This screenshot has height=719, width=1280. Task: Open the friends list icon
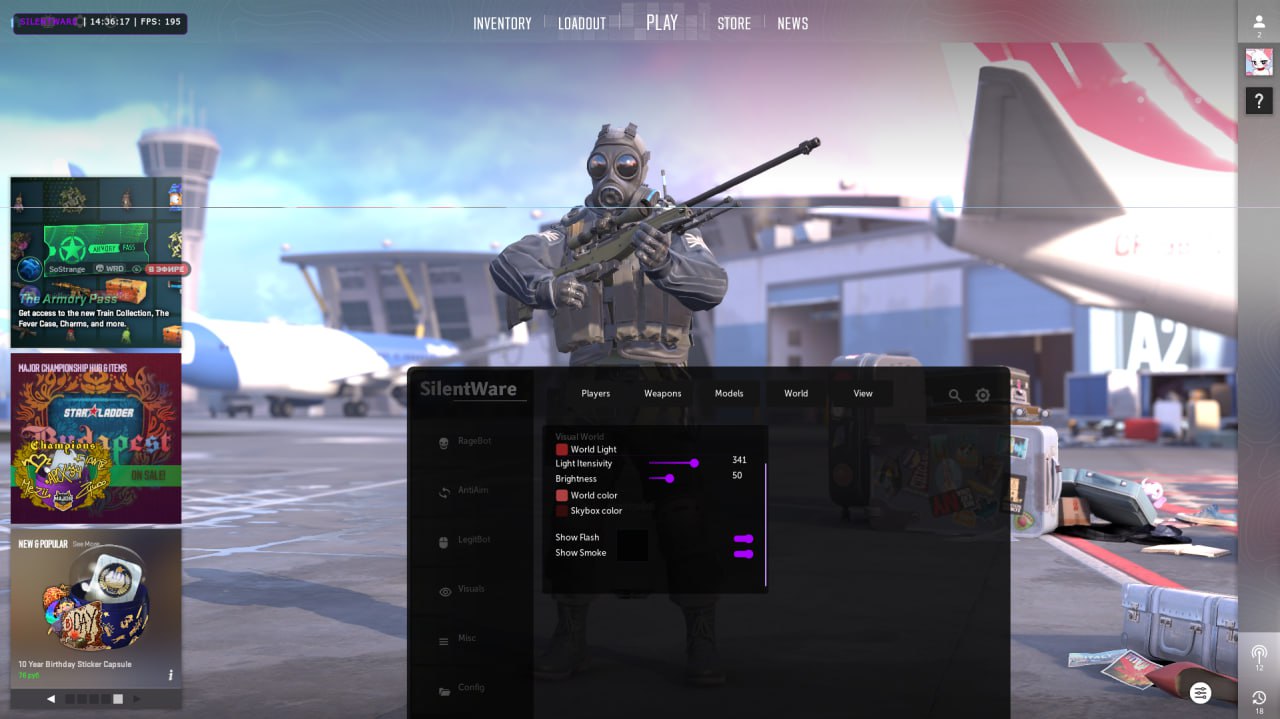(x=1259, y=22)
